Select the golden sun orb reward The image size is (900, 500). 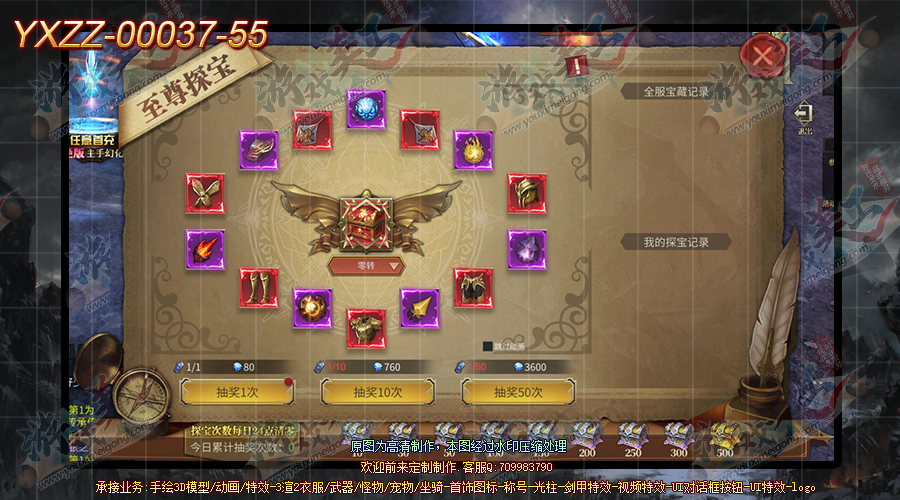tap(312, 309)
